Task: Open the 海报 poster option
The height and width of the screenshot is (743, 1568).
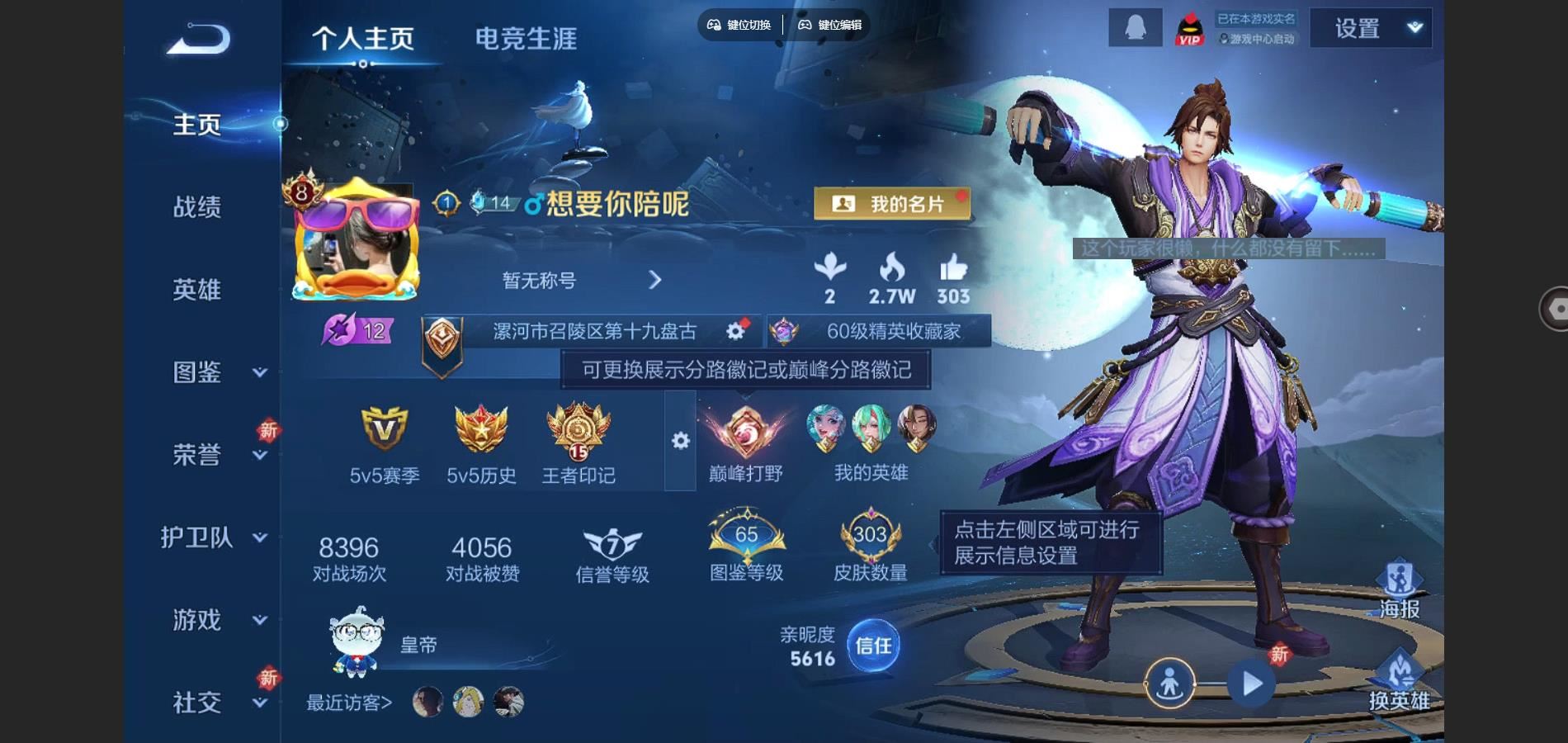Action: point(1400,589)
